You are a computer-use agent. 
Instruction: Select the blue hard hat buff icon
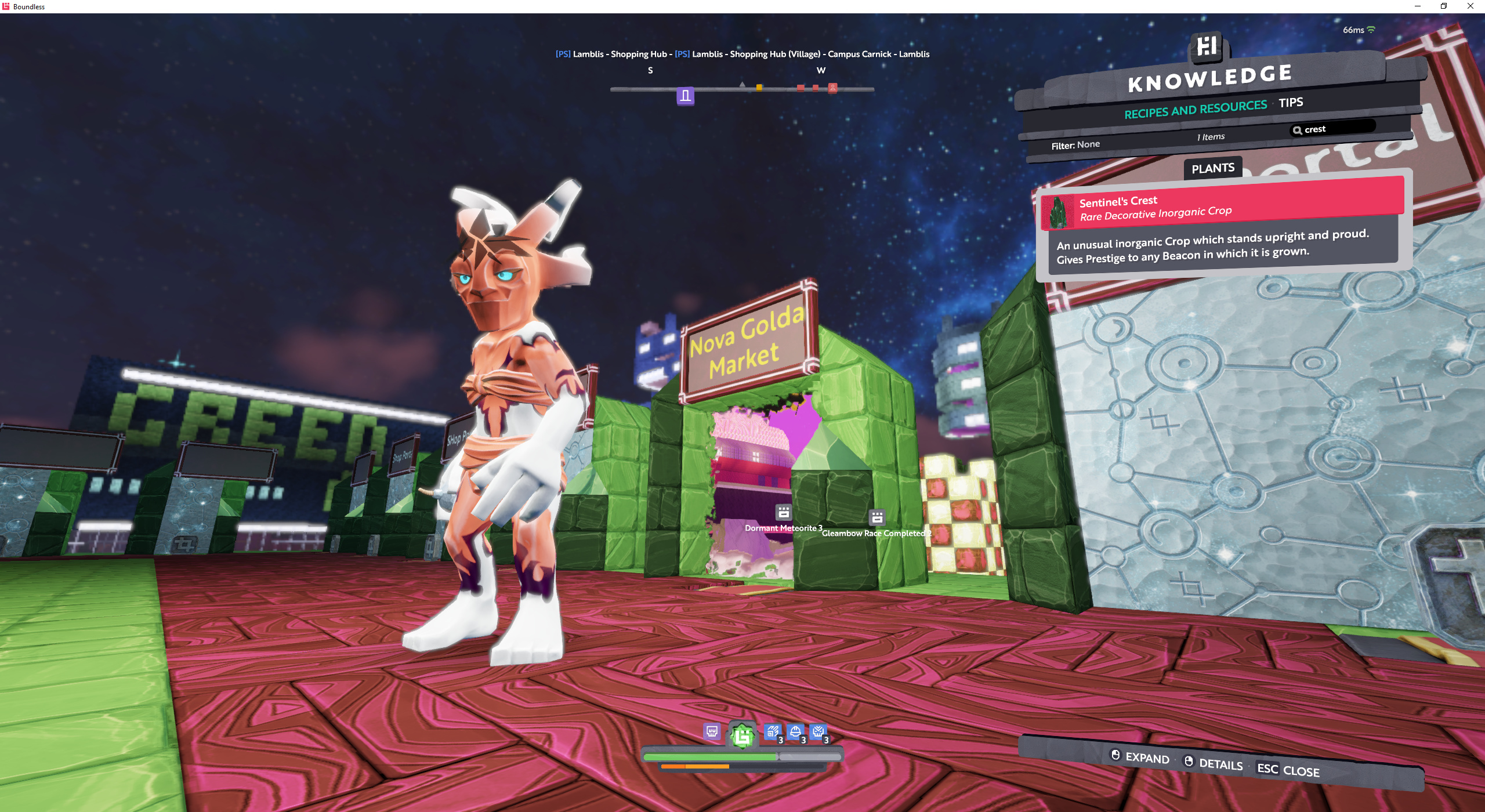(795, 733)
